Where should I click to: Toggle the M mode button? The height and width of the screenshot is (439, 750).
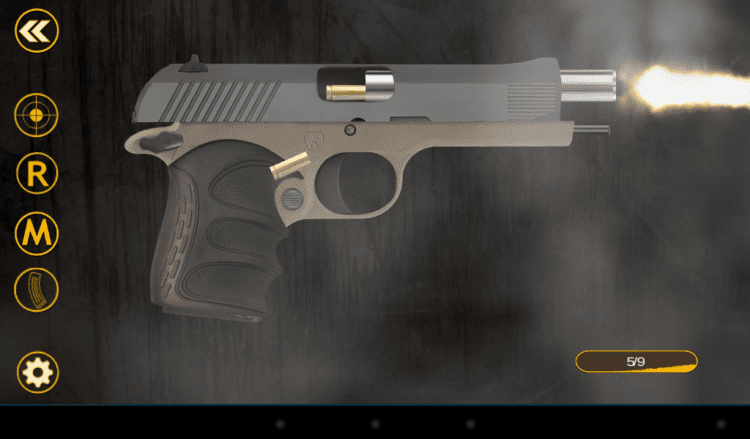tap(37, 233)
